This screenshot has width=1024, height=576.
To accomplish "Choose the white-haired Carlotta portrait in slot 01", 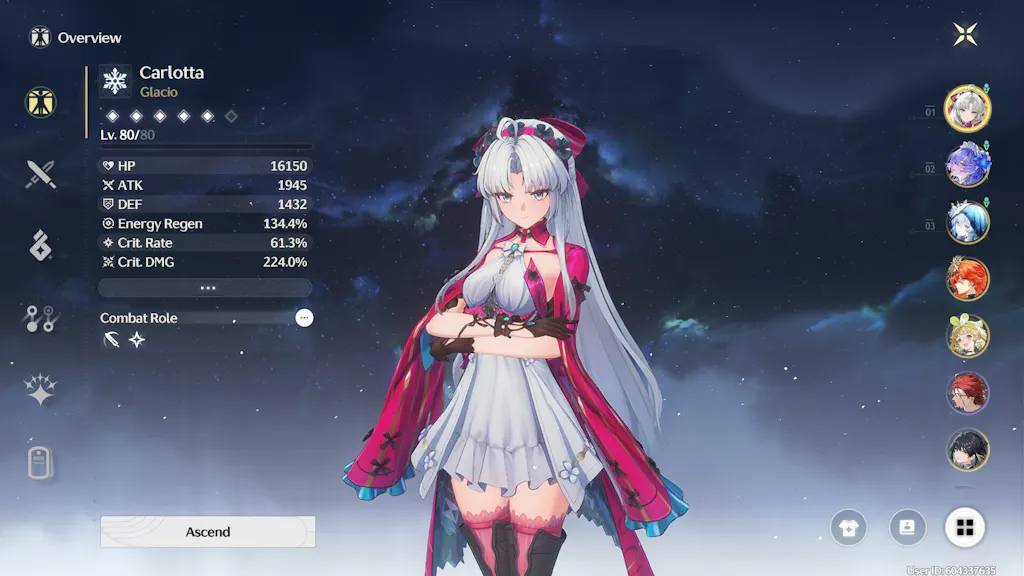I will coord(967,109).
